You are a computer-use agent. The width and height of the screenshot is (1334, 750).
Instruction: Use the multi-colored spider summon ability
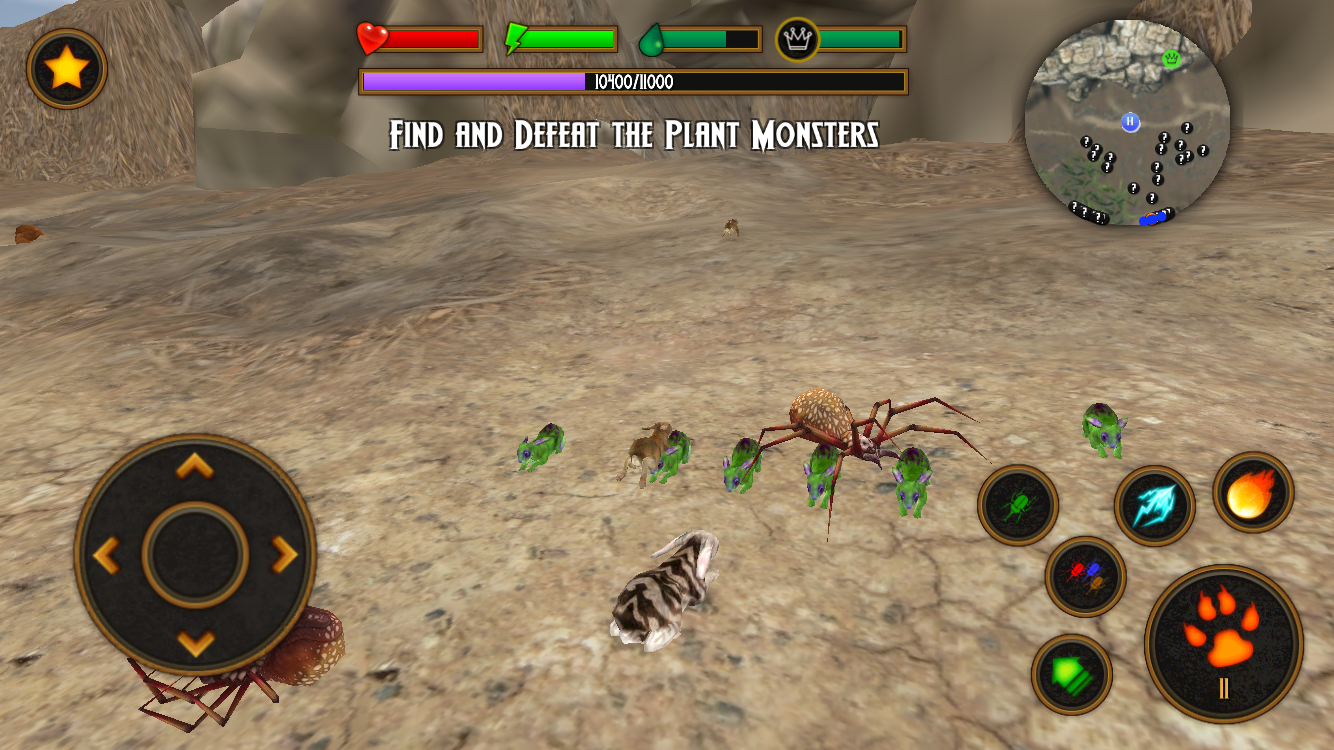coord(1085,577)
